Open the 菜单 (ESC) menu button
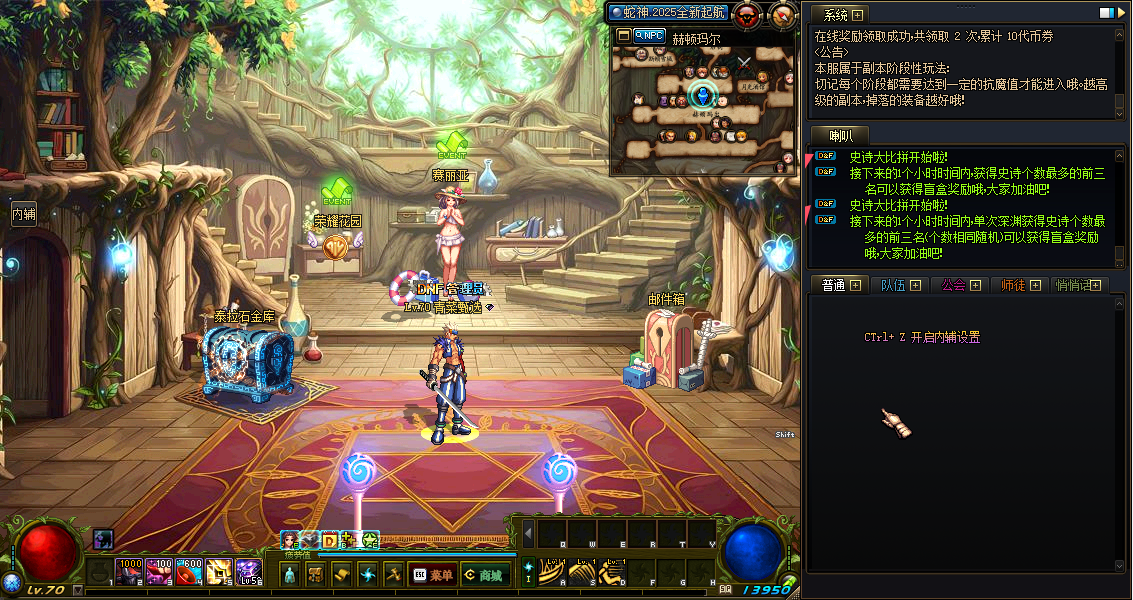 point(432,575)
